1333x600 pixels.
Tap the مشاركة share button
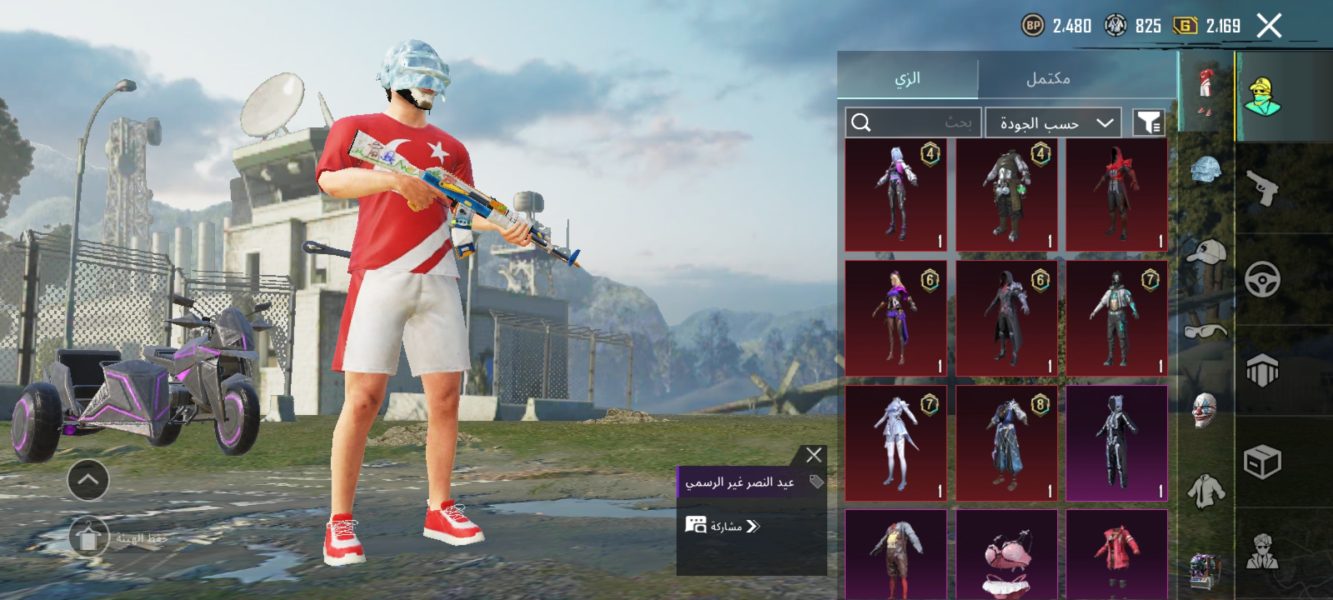722,526
